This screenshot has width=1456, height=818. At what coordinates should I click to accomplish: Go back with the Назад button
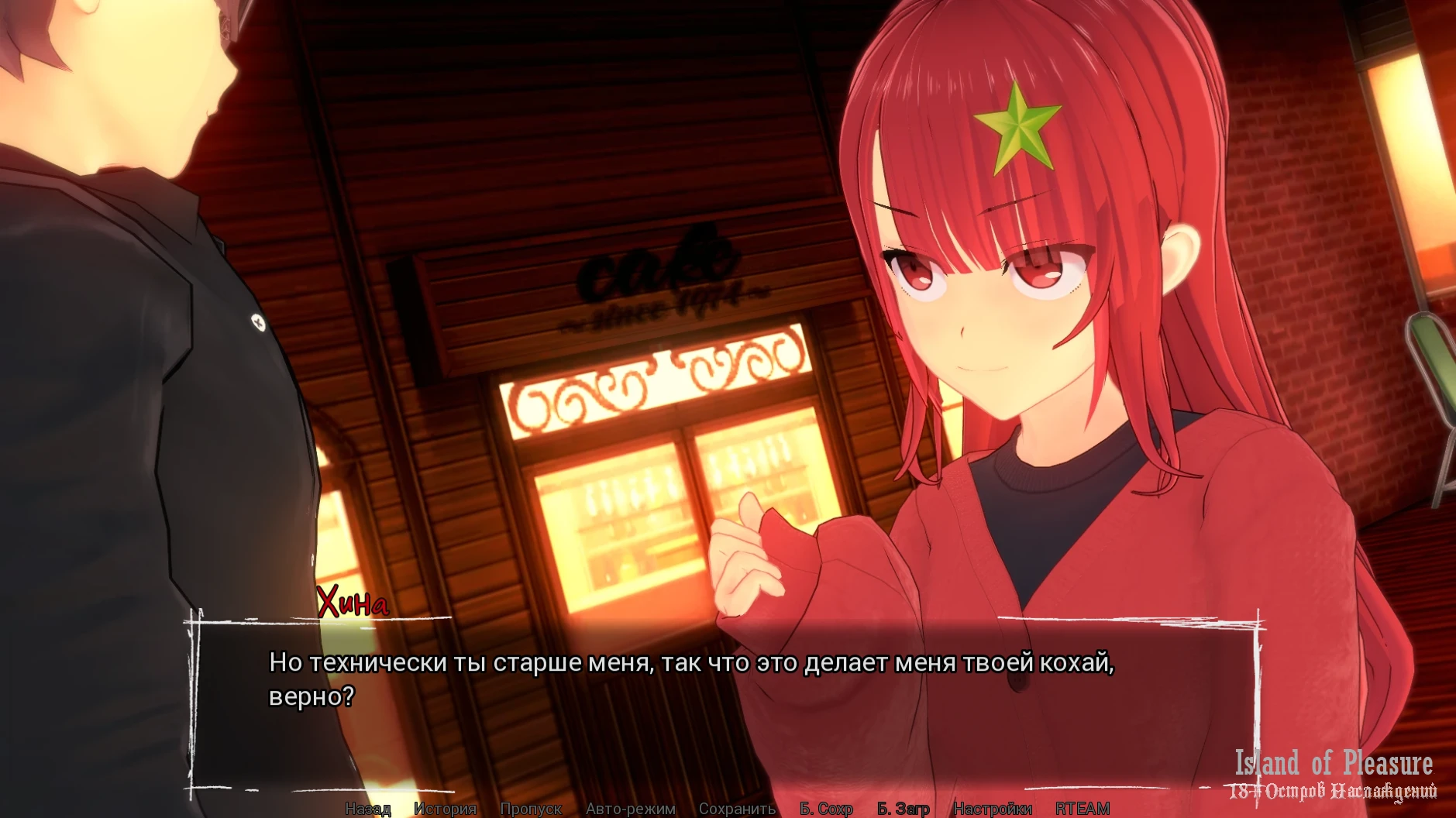(x=368, y=809)
